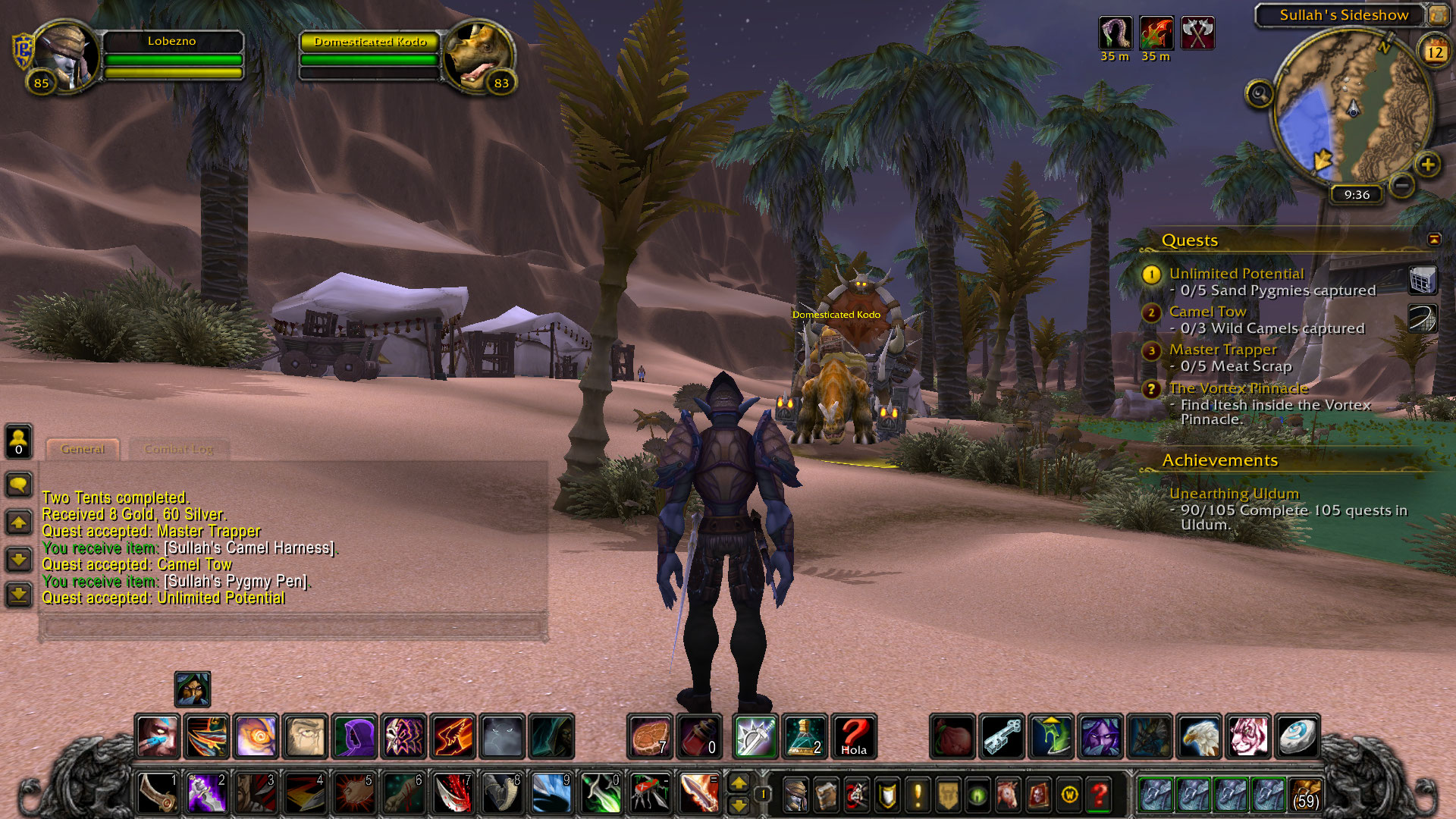Screen dimensions: 1456x819
Task: Open the backpack showing 59 free slots
Action: pos(1305,794)
